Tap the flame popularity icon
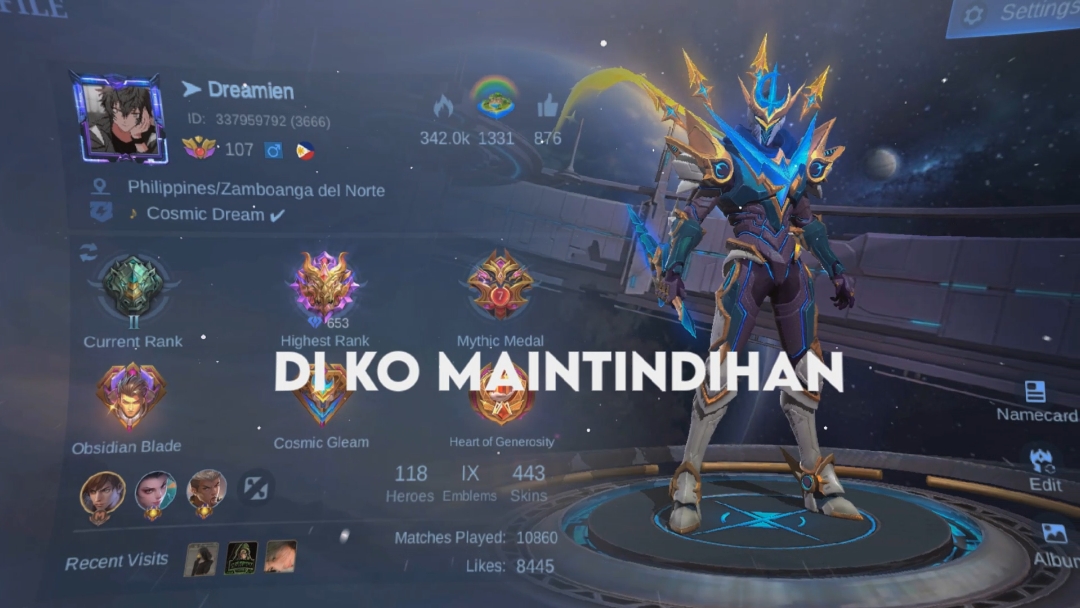1080x608 pixels. (443, 106)
